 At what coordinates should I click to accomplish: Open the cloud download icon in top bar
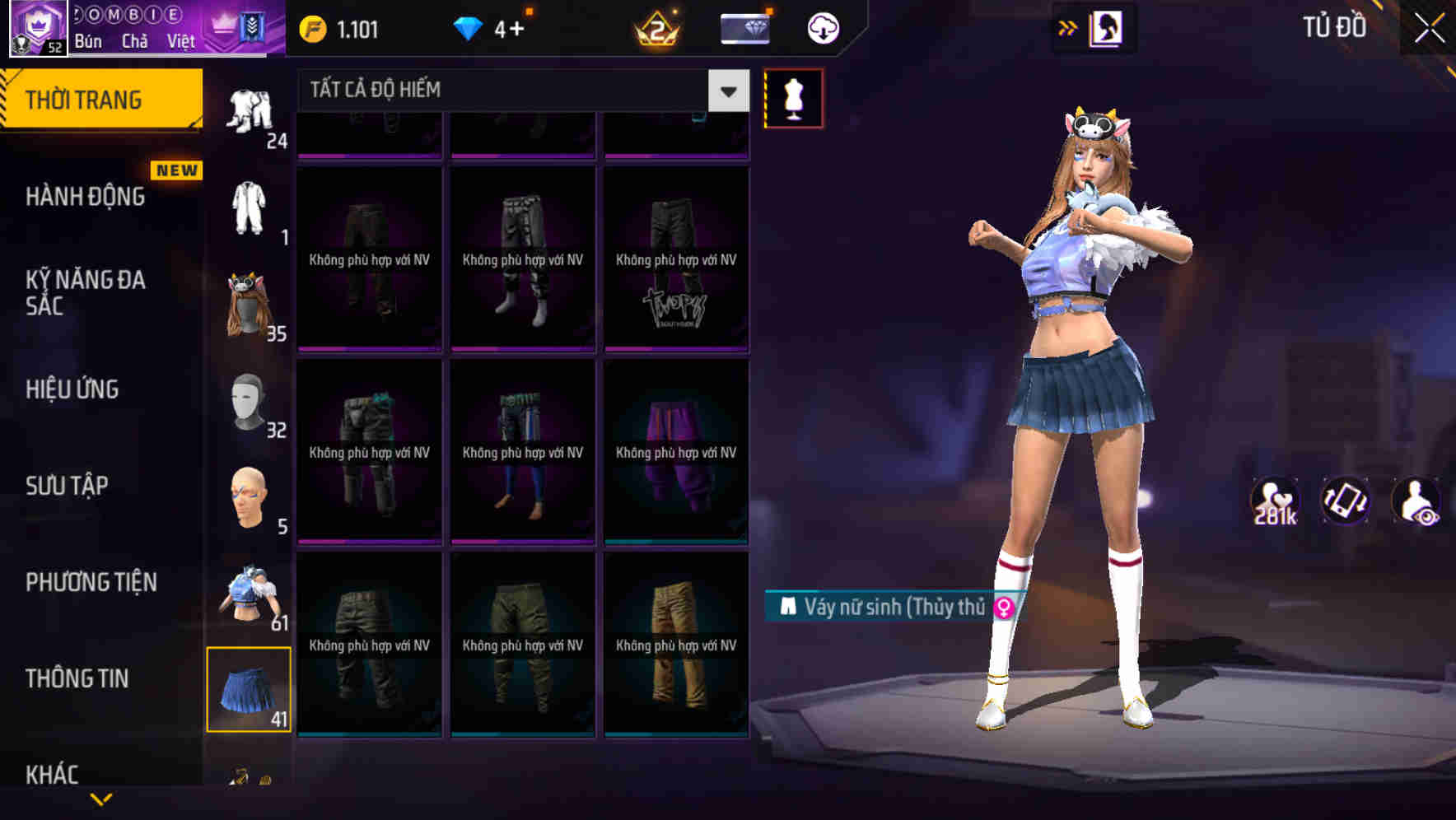821,29
